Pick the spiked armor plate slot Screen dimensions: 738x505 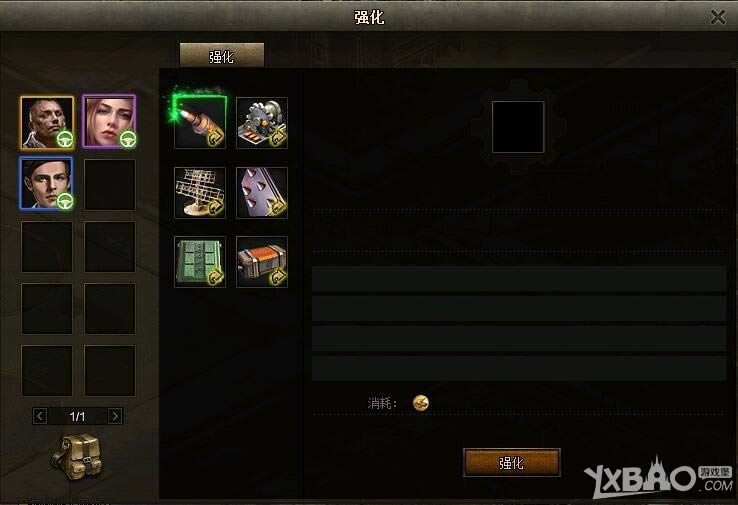(x=262, y=192)
